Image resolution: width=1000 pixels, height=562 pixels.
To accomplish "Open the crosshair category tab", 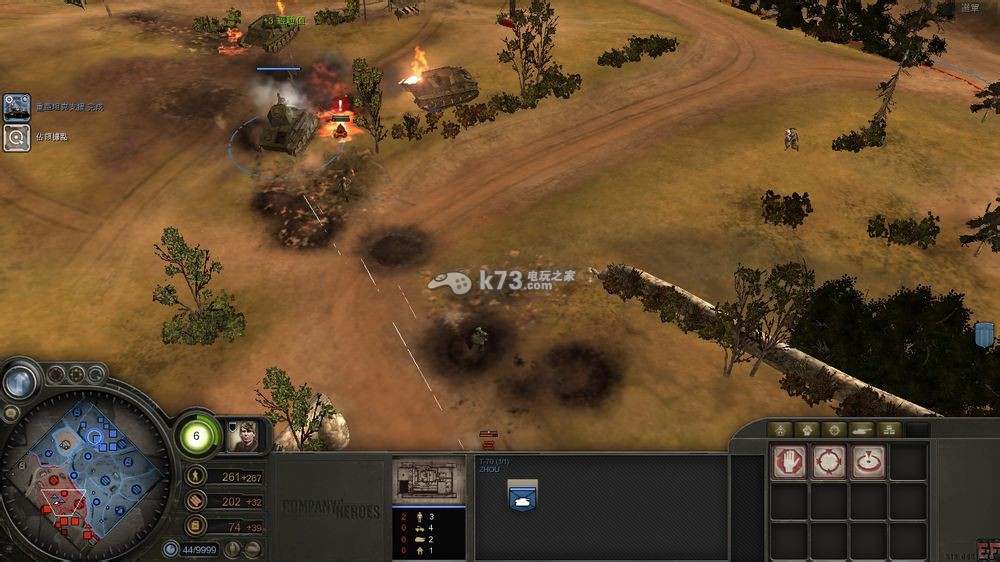I will (835, 429).
